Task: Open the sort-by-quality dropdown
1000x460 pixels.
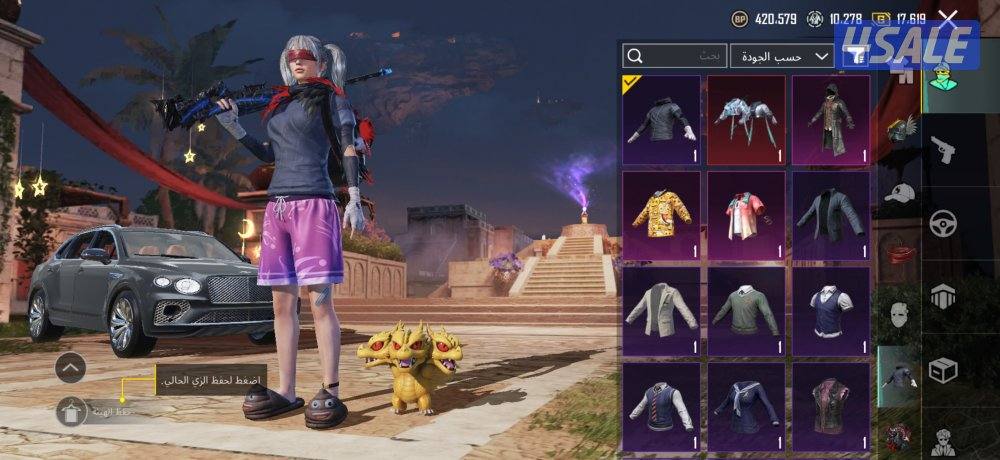Action: (782, 56)
